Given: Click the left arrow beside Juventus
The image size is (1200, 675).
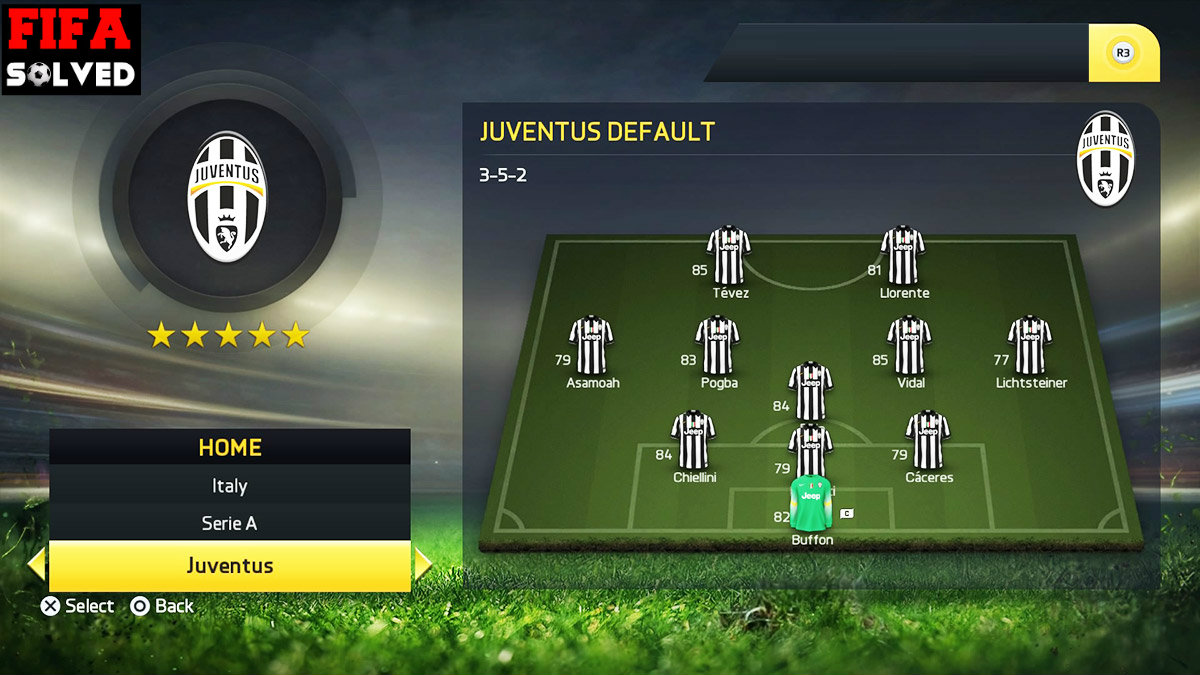Looking at the screenshot, I should coord(37,566).
